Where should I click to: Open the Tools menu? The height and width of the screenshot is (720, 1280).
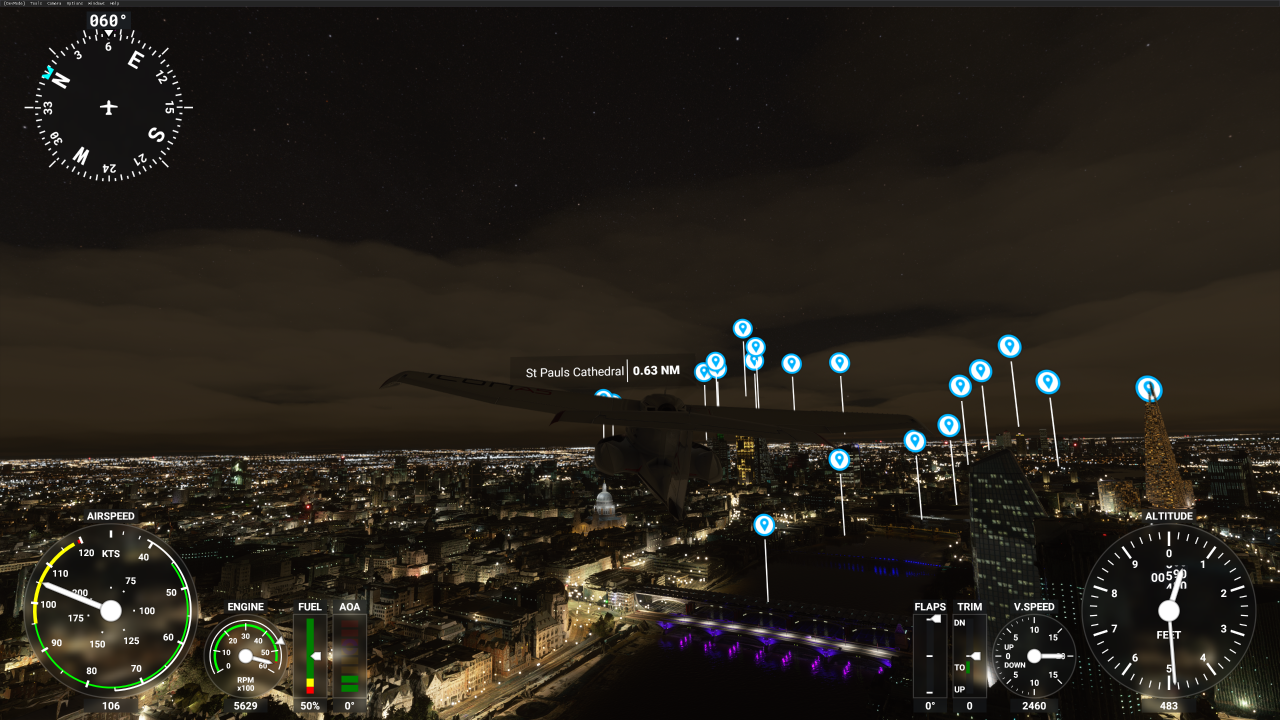tap(36, 3)
